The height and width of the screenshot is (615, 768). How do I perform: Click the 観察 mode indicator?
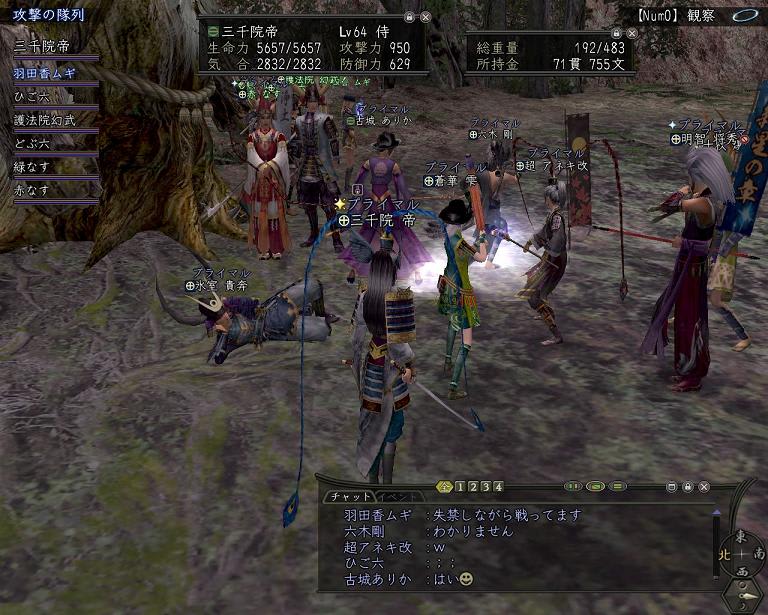pos(700,15)
